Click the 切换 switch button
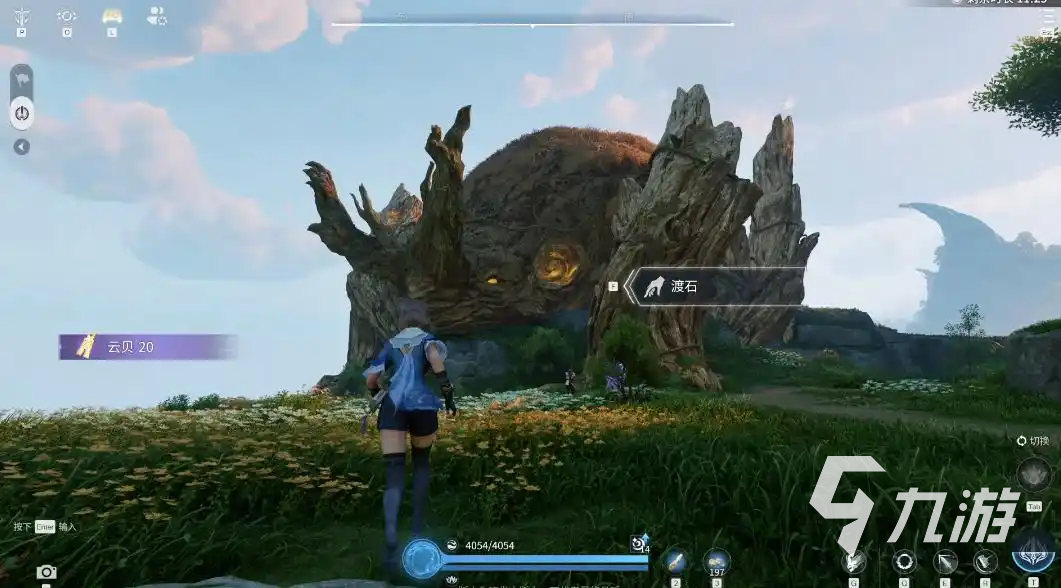Image resolution: width=1061 pixels, height=588 pixels. point(1033,441)
